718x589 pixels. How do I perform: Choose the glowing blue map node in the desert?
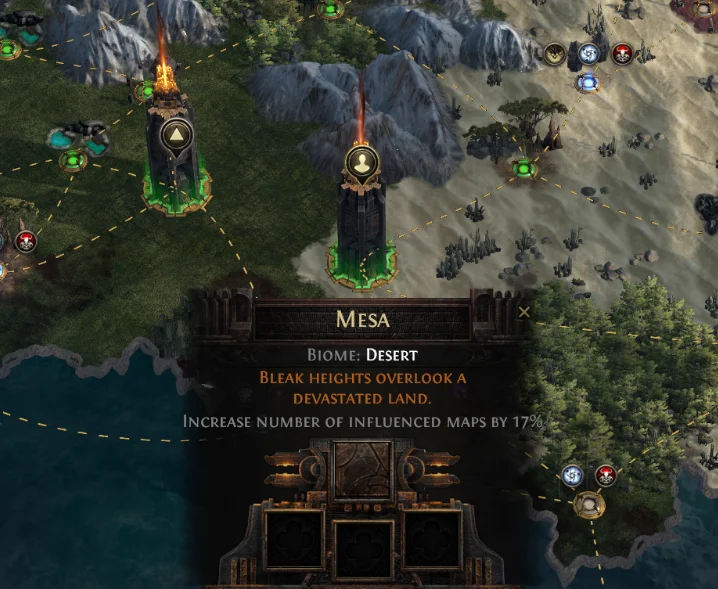[x=587, y=82]
